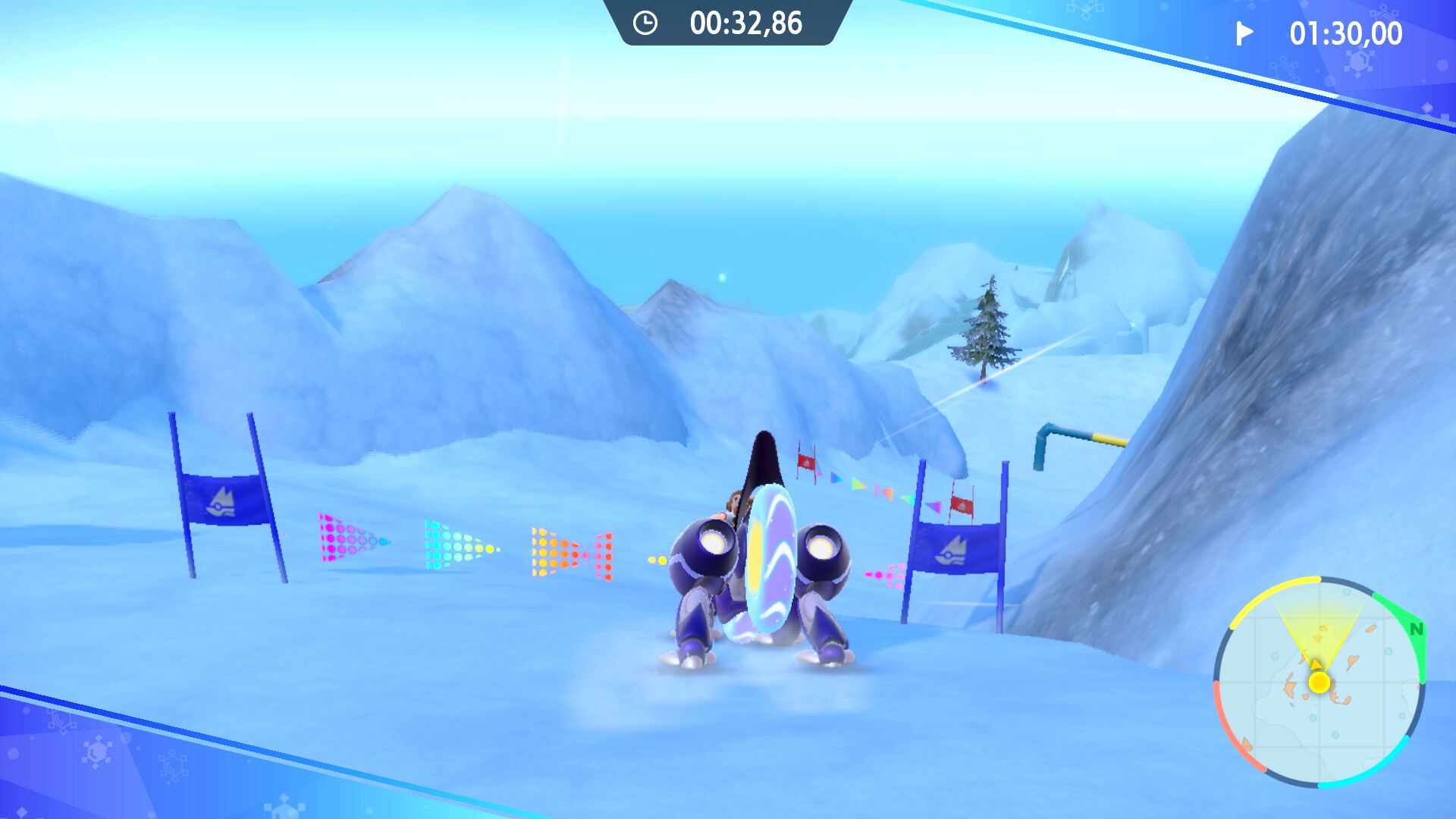Click the circular minimap
Image resolution: width=1456 pixels, height=819 pixels.
1319,682
